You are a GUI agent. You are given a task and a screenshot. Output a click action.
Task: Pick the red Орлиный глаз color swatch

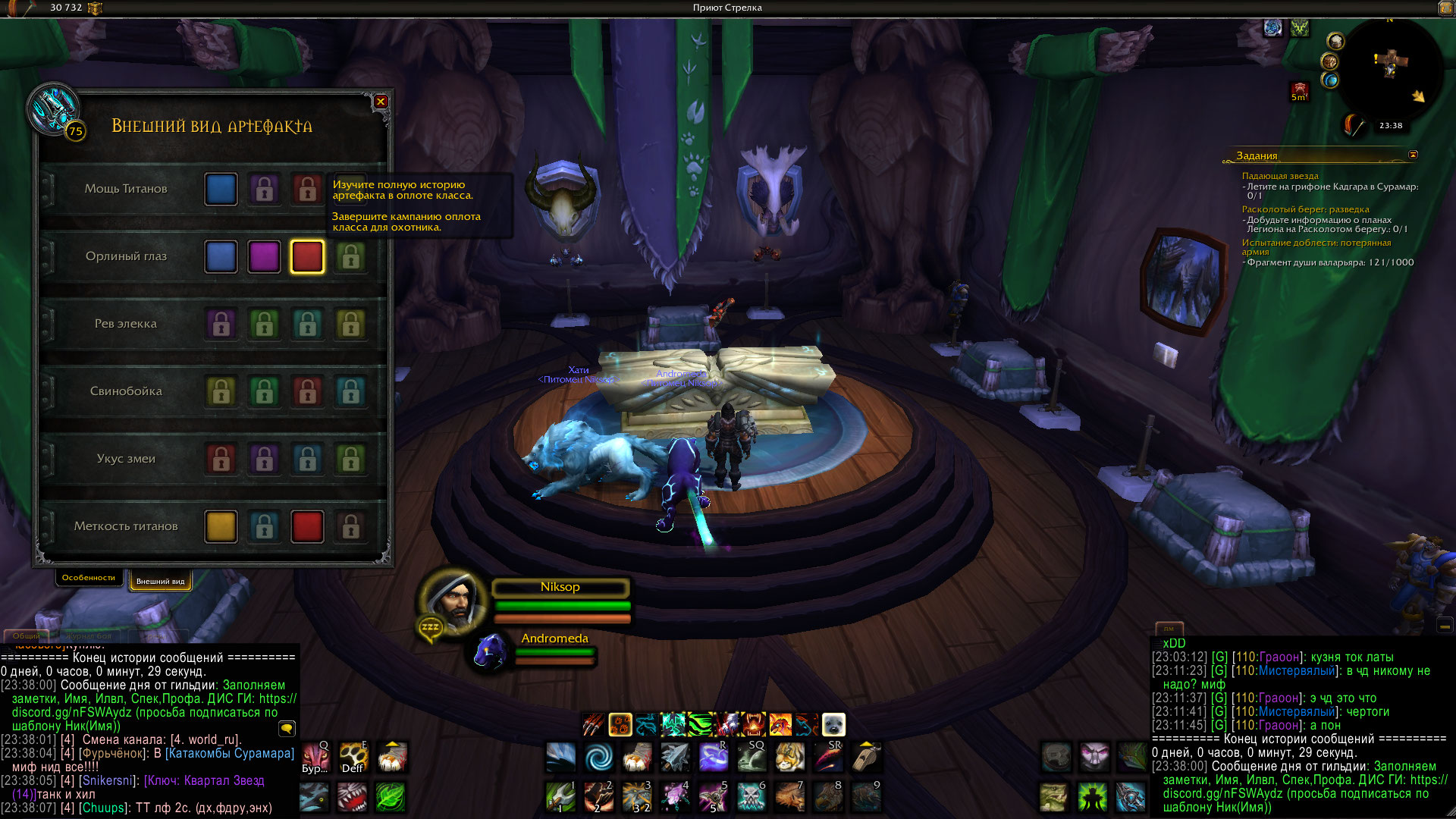(307, 257)
